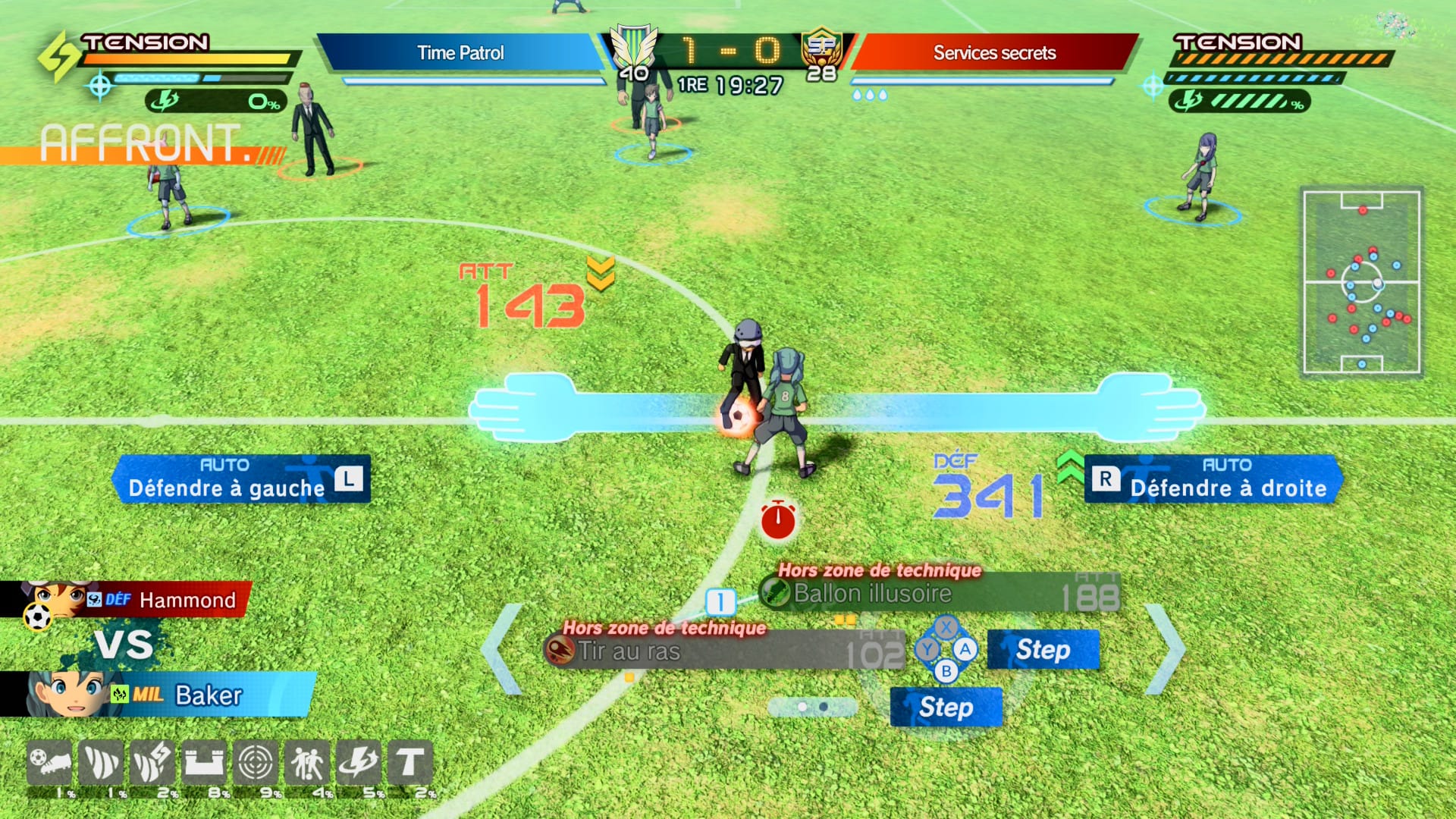Select the letter T passive icon
The width and height of the screenshot is (1456, 819).
pos(410,762)
